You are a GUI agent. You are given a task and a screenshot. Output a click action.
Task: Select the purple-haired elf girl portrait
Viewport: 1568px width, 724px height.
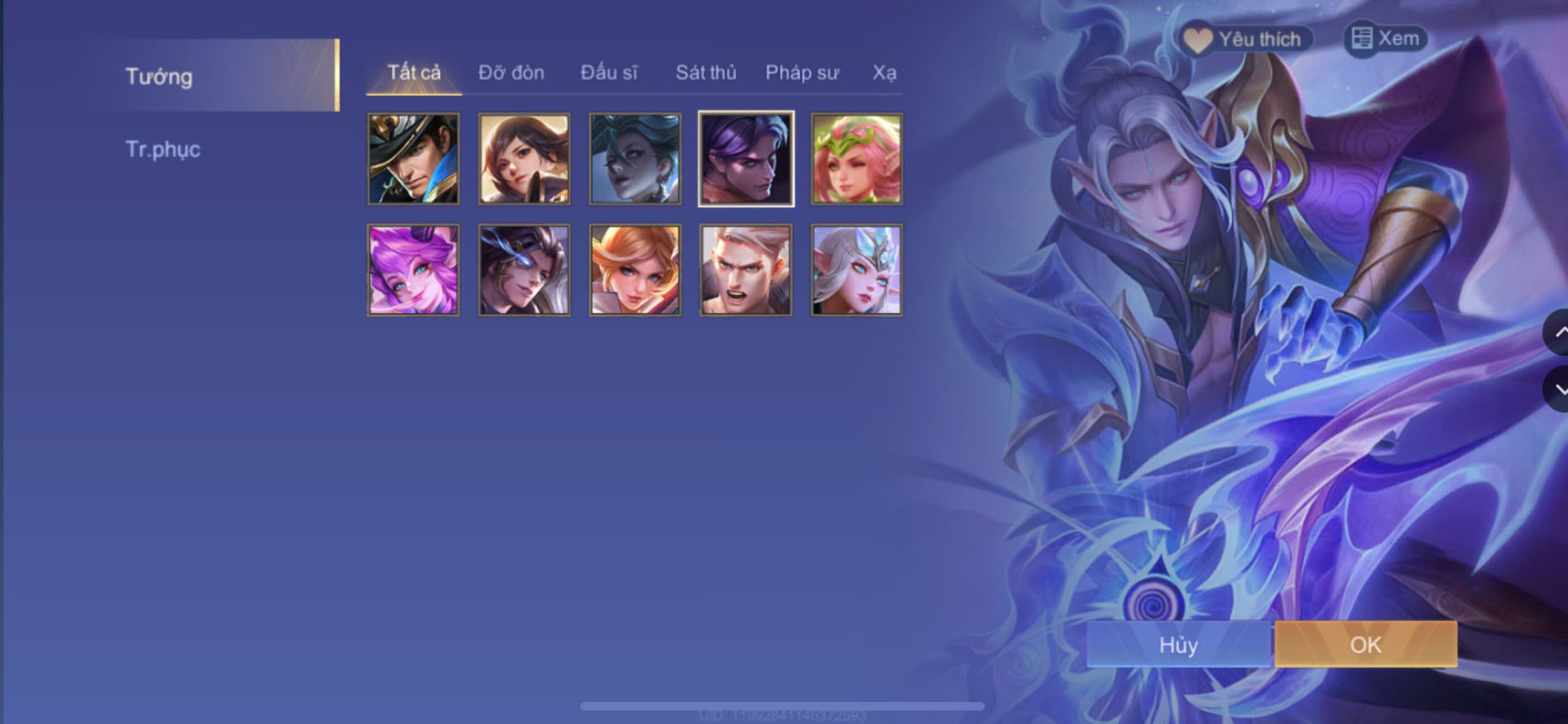[x=413, y=269]
